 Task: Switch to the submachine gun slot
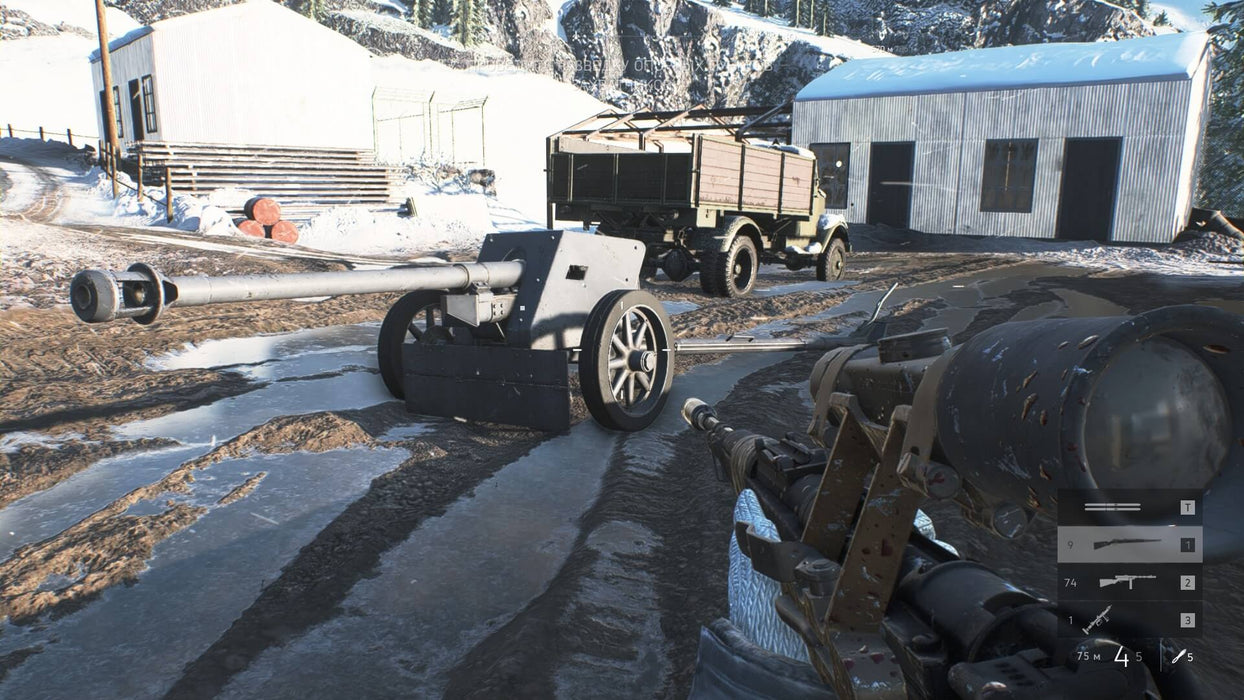(1127, 582)
